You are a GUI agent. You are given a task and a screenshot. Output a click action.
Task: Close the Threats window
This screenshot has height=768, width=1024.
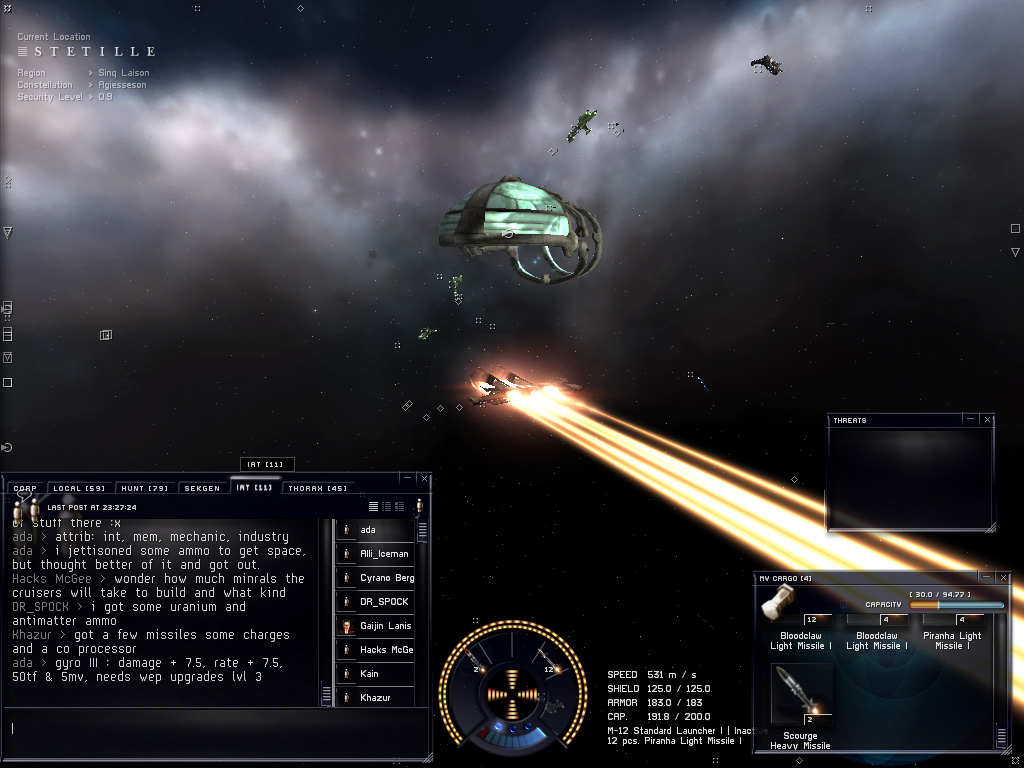[x=988, y=420]
